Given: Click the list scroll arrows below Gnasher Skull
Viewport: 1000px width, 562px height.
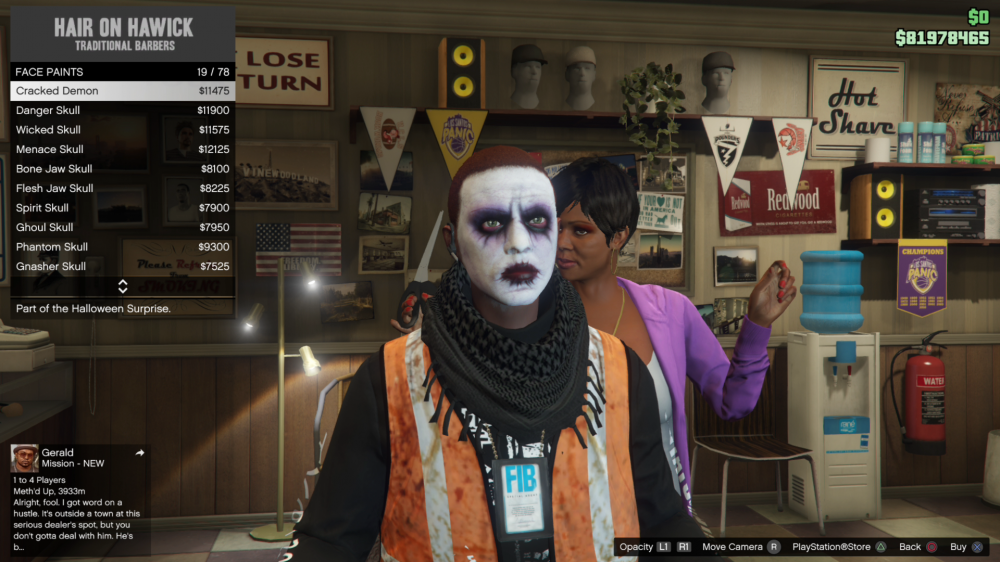Looking at the screenshot, I should point(122,287).
